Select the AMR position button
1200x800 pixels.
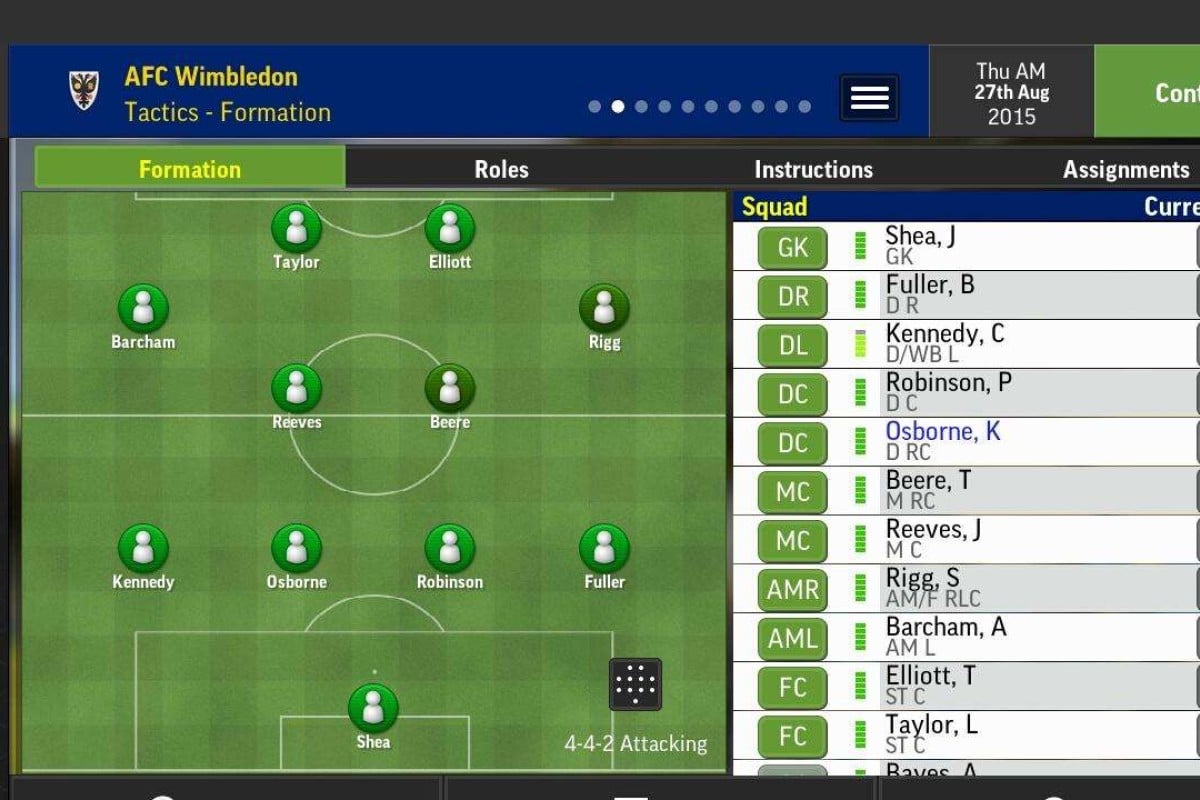tap(792, 589)
